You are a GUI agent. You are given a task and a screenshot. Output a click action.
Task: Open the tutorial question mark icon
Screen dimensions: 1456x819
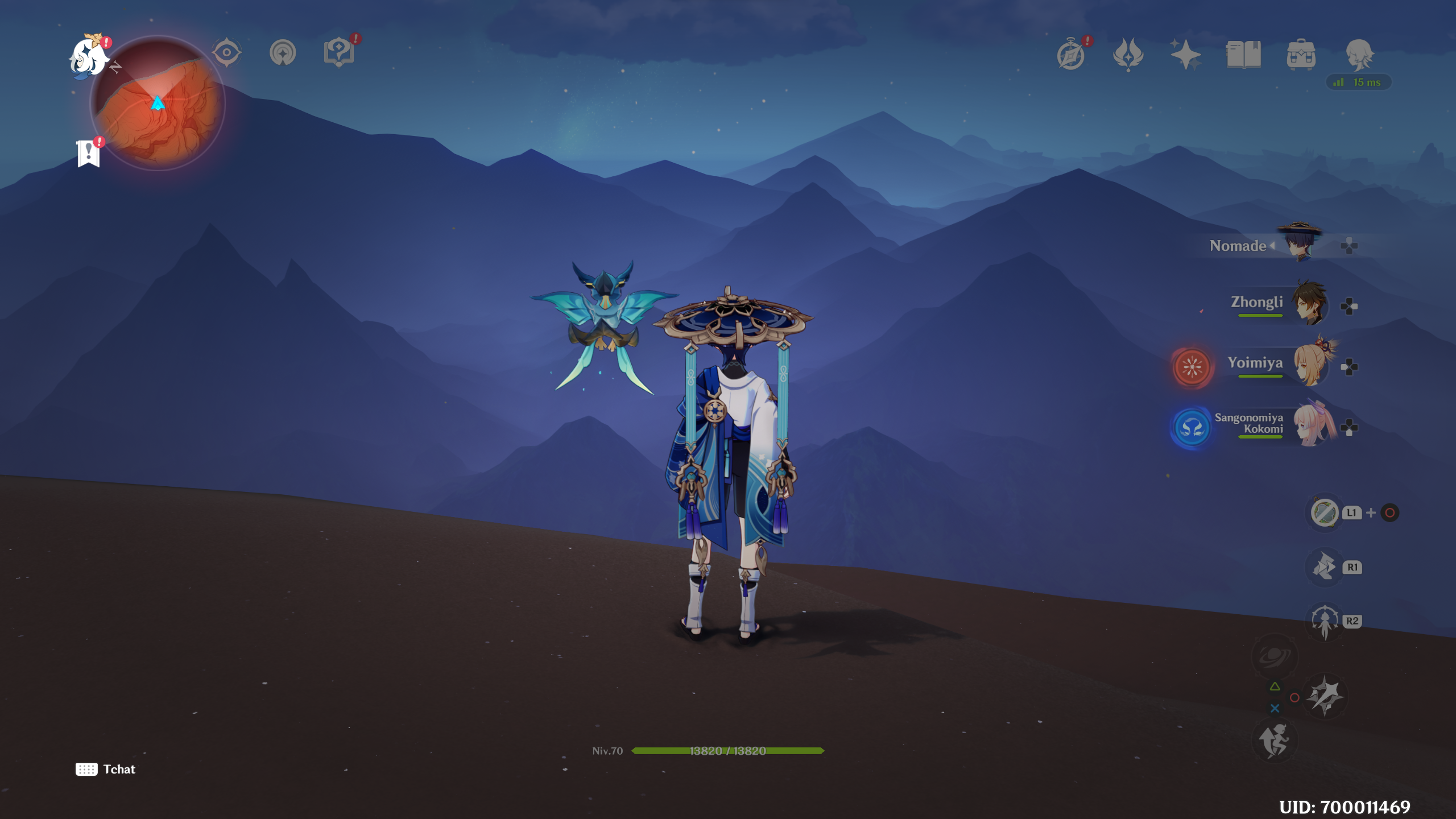click(339, 53)
